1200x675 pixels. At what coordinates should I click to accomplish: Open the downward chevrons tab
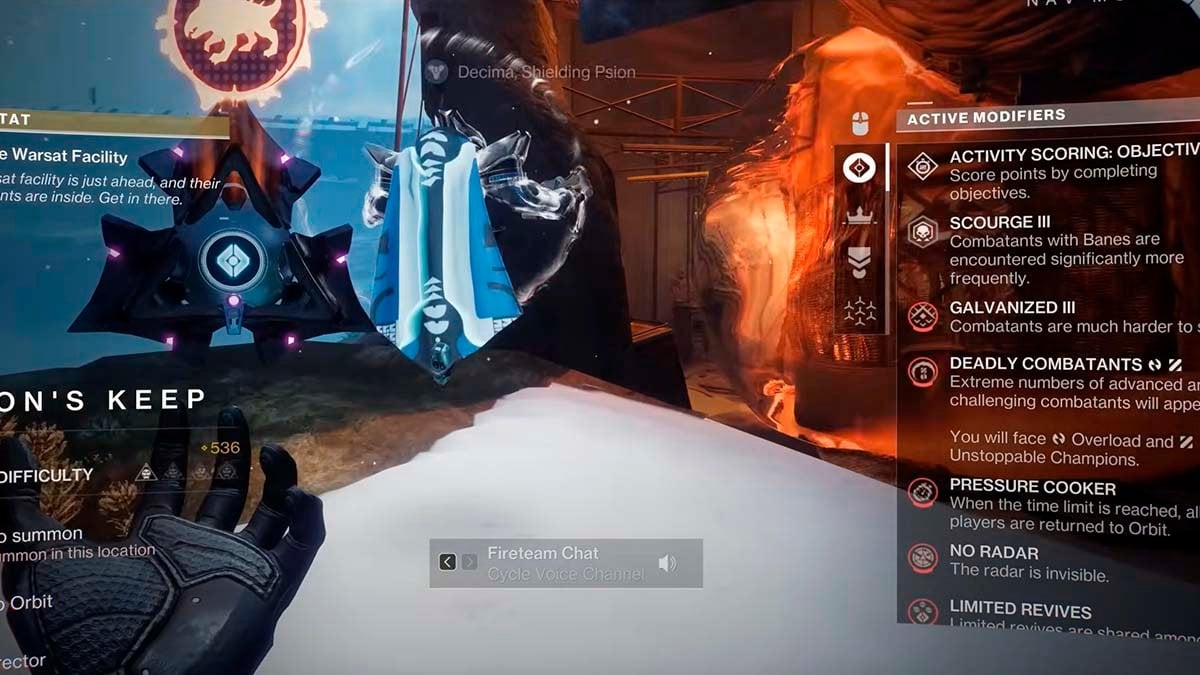pyautogui.click(x=859, y=263)
